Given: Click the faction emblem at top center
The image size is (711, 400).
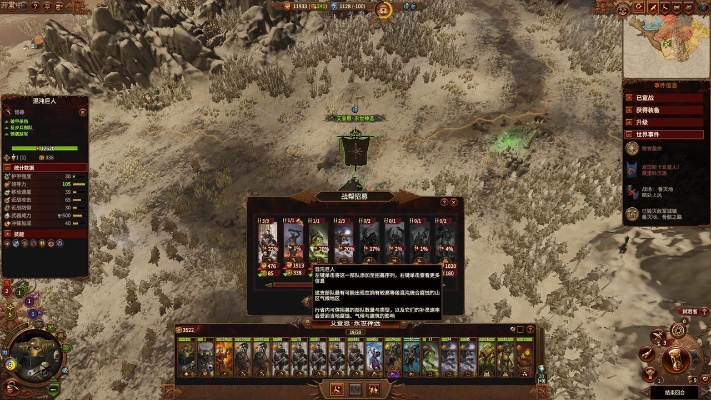Looking at the screenshot, I should pyautogui.click(x=354, y=7).
